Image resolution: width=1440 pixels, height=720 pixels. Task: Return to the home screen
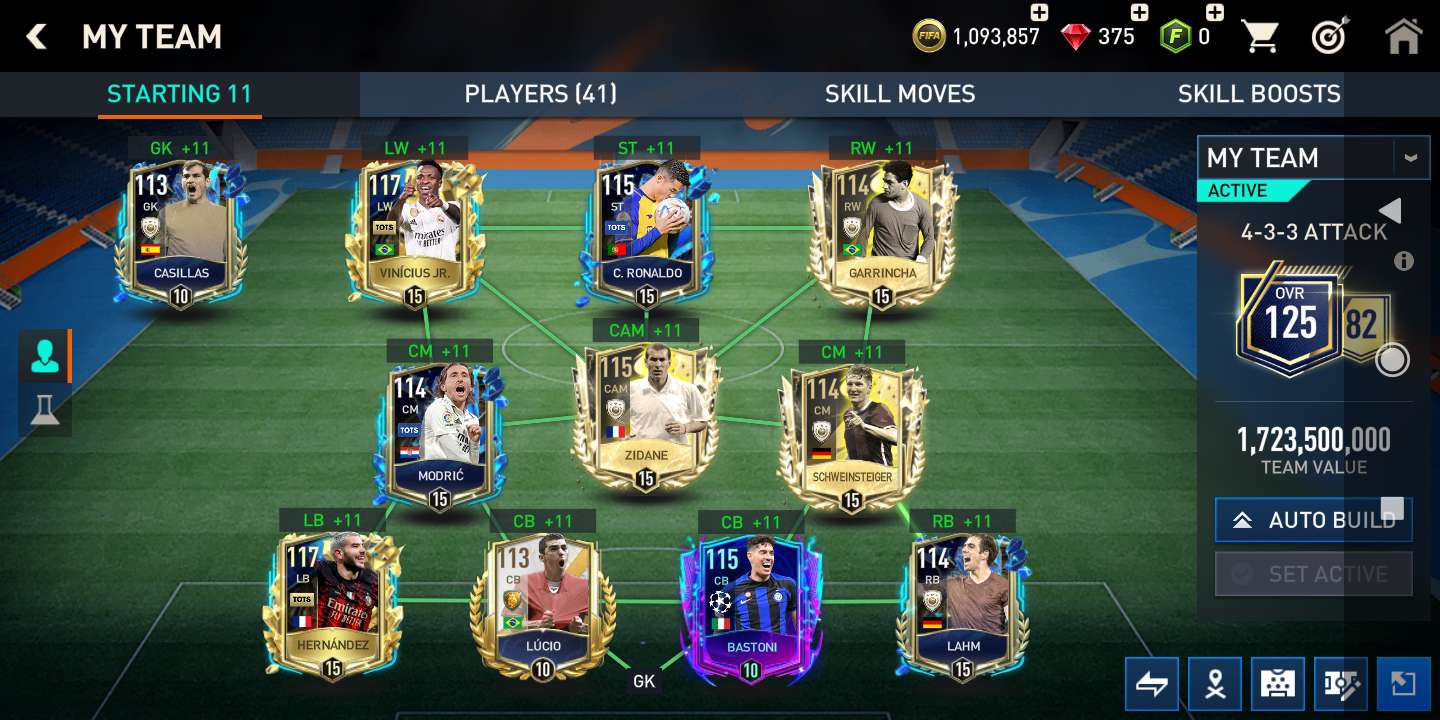click(1403, 37)
